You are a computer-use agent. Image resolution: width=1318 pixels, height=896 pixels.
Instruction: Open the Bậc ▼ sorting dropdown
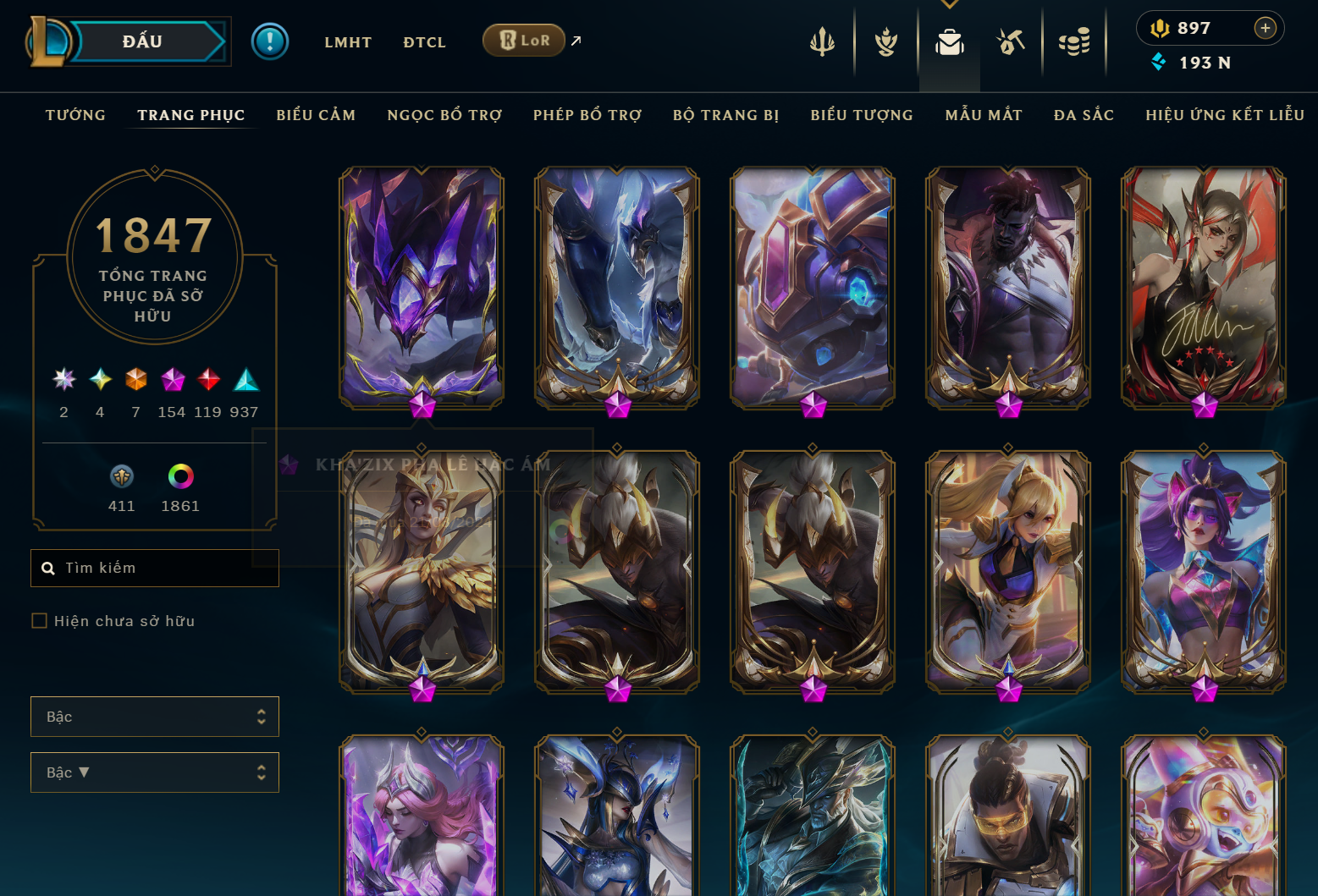point(155,772)
